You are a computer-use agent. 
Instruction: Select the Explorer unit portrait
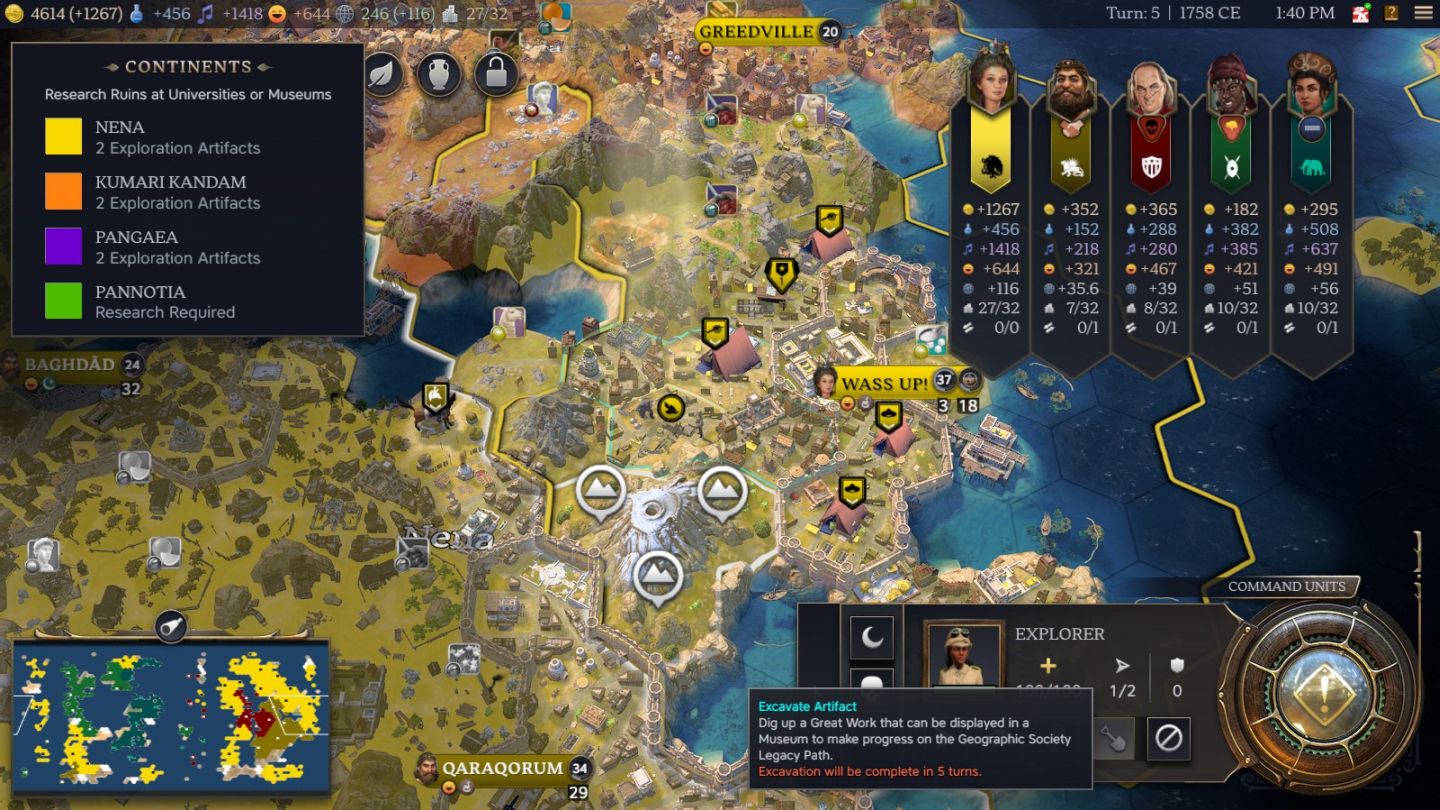[964, 655]
